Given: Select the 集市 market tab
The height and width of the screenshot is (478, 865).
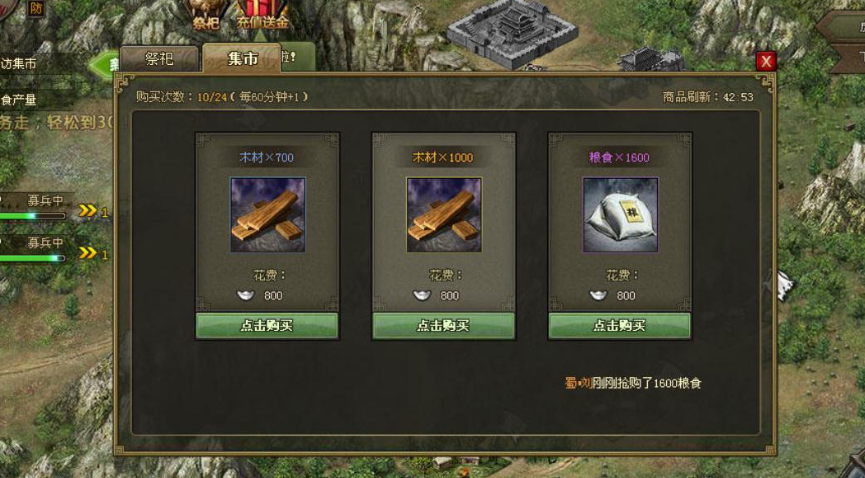Looking at the screenshot, I should [242, 59].
